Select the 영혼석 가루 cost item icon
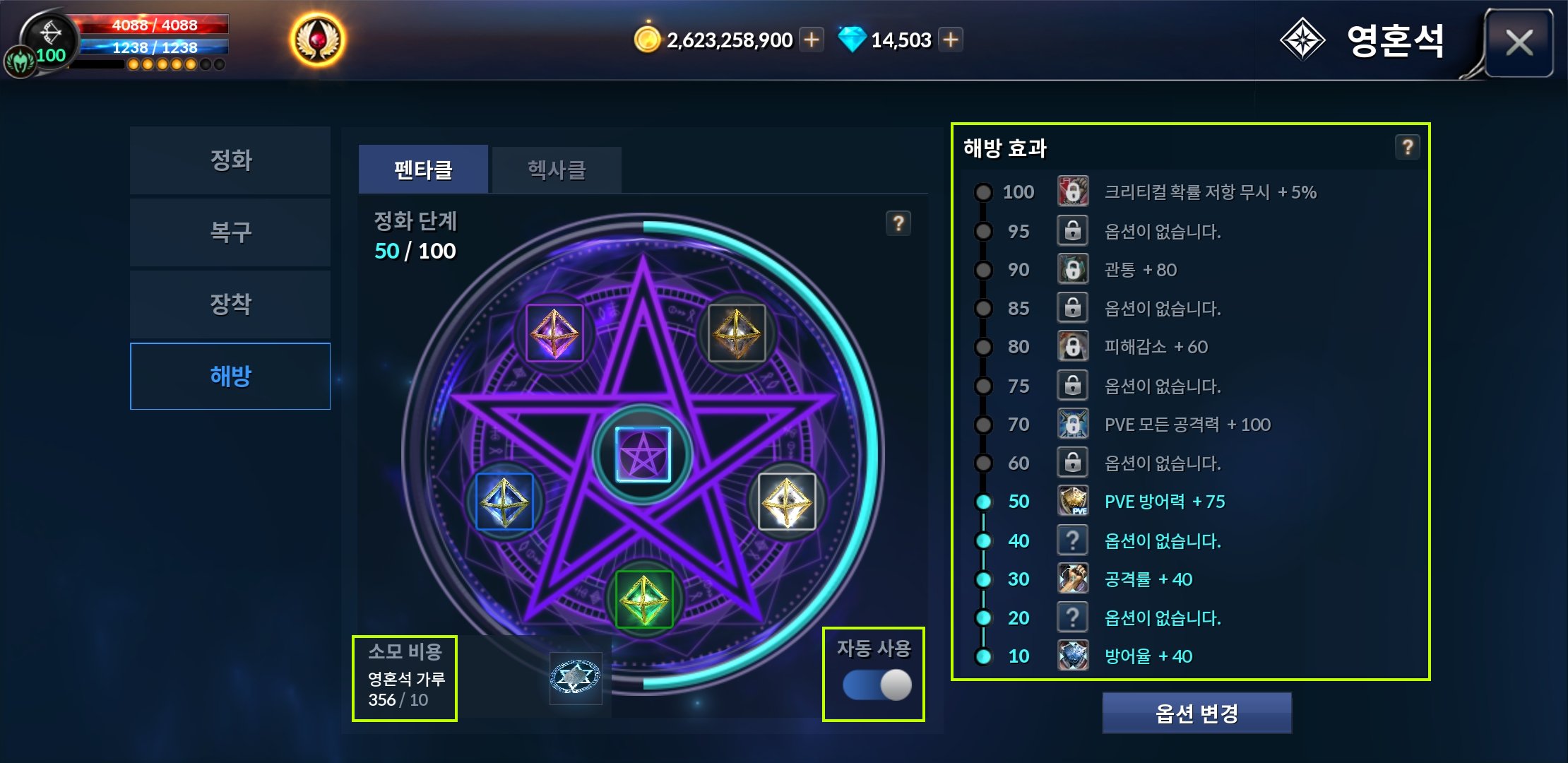The image size is (1568, 763). [575, 678]
